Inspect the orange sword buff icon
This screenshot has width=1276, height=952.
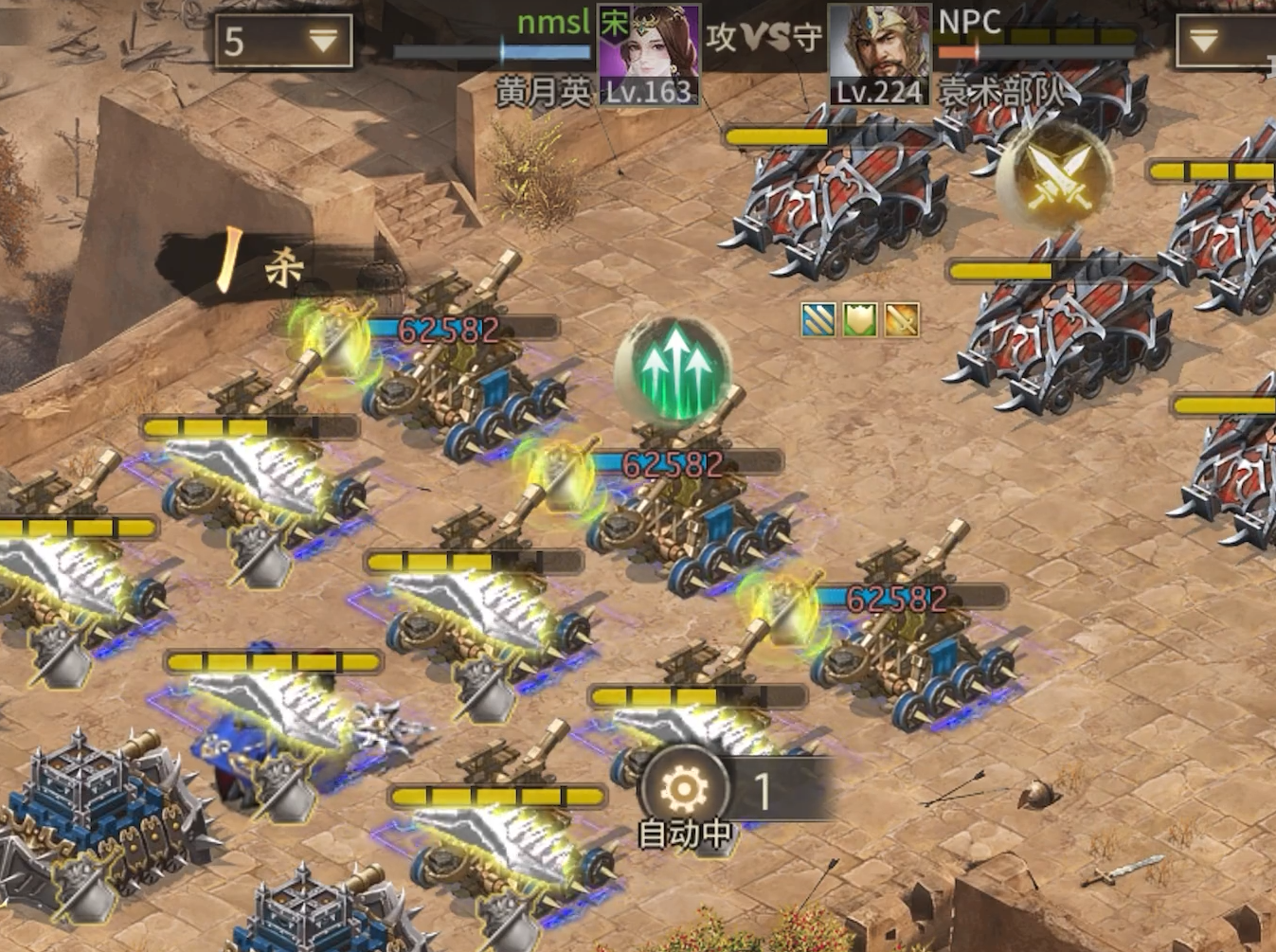(902, 320)
